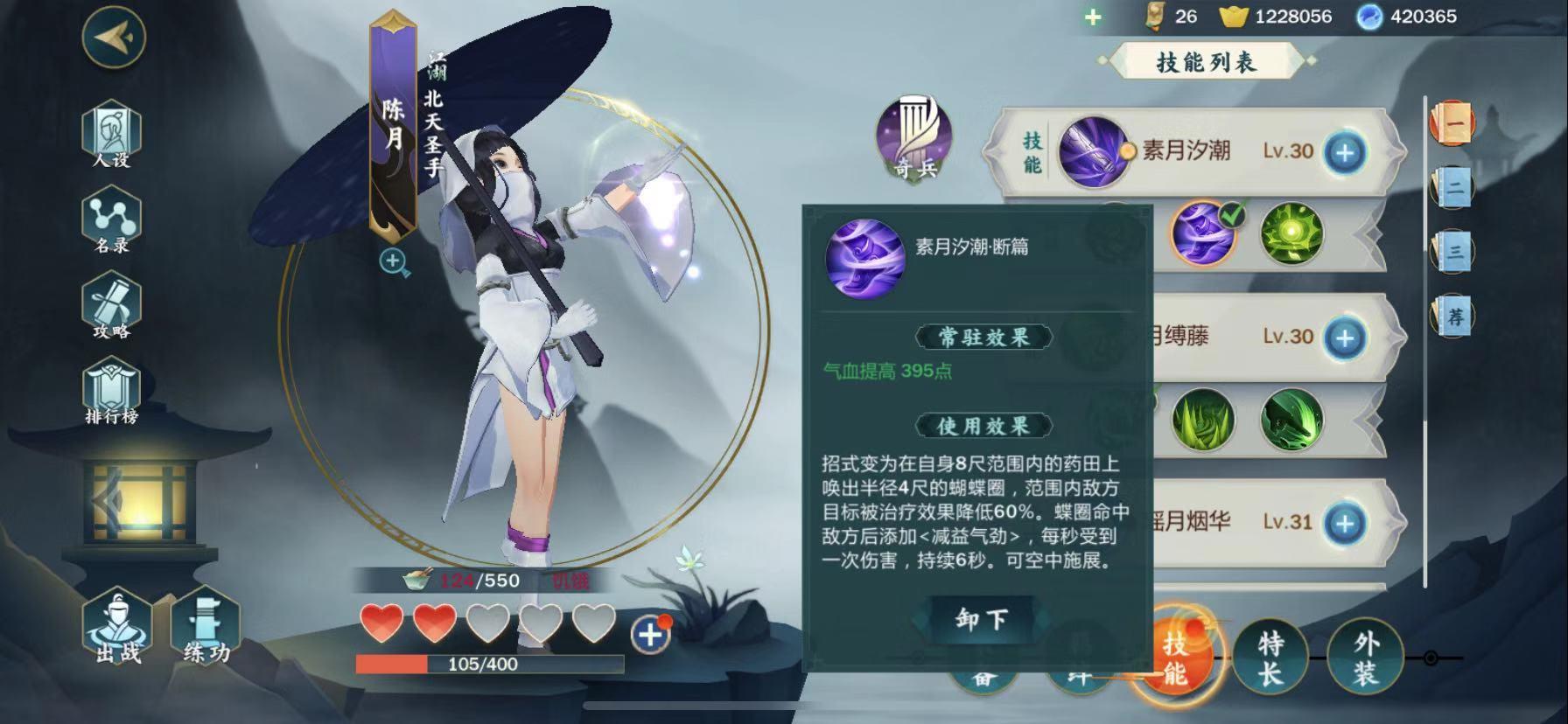Image resolution: width=1568 pixels, height=724 pixels.
Task: Select the 出战 deploy button
Action: [x=118, y=628]
